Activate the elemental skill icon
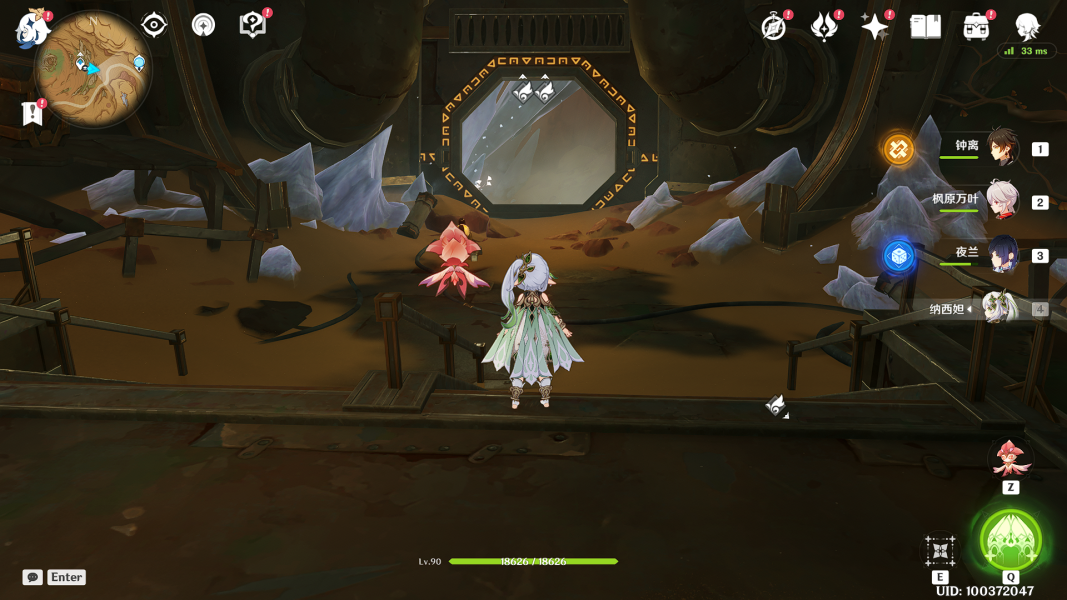The image size is (1067, 600). [940, 550]
